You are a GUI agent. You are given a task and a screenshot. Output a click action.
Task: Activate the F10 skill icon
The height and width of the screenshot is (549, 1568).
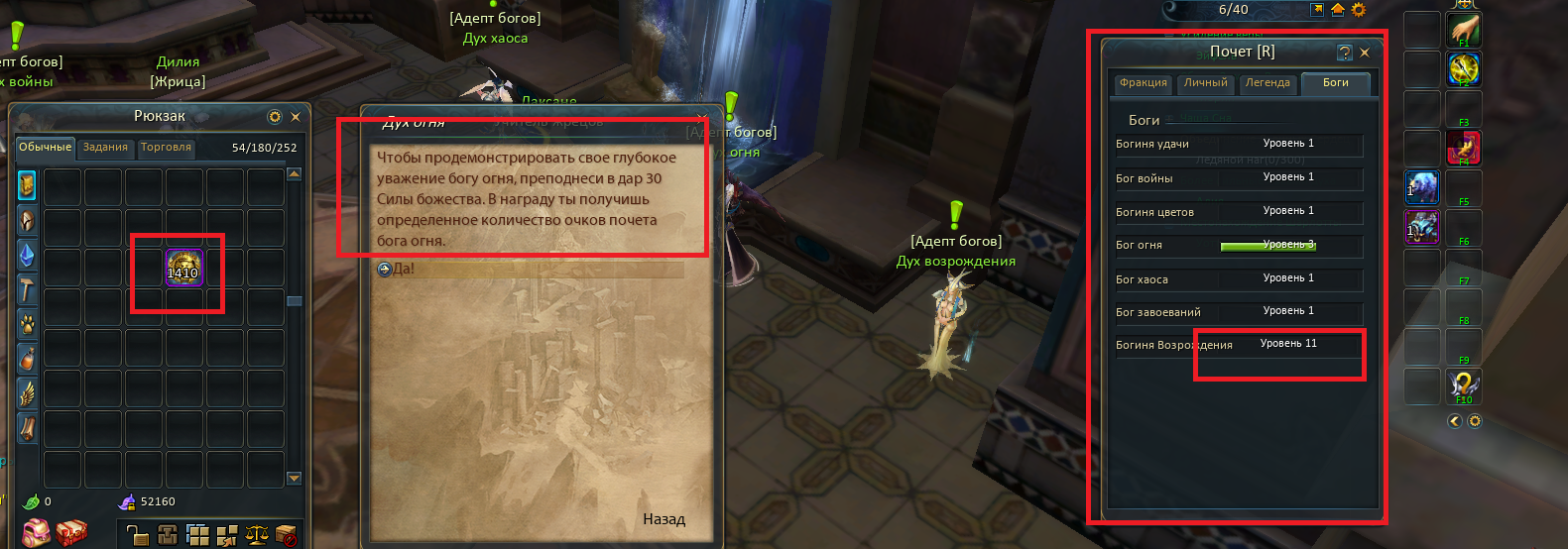[1463, 384]
